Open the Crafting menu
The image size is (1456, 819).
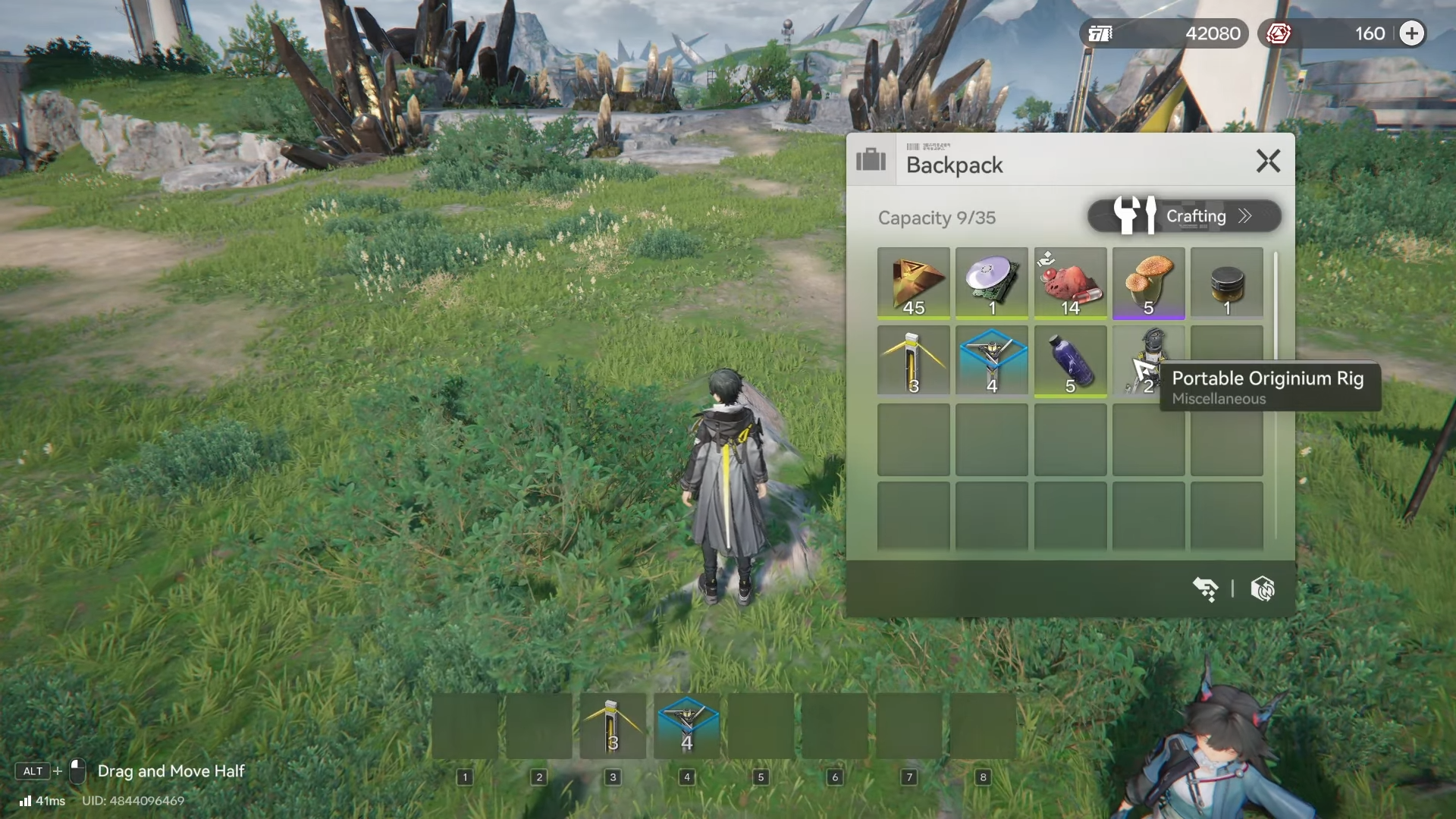click(1184, 216)
